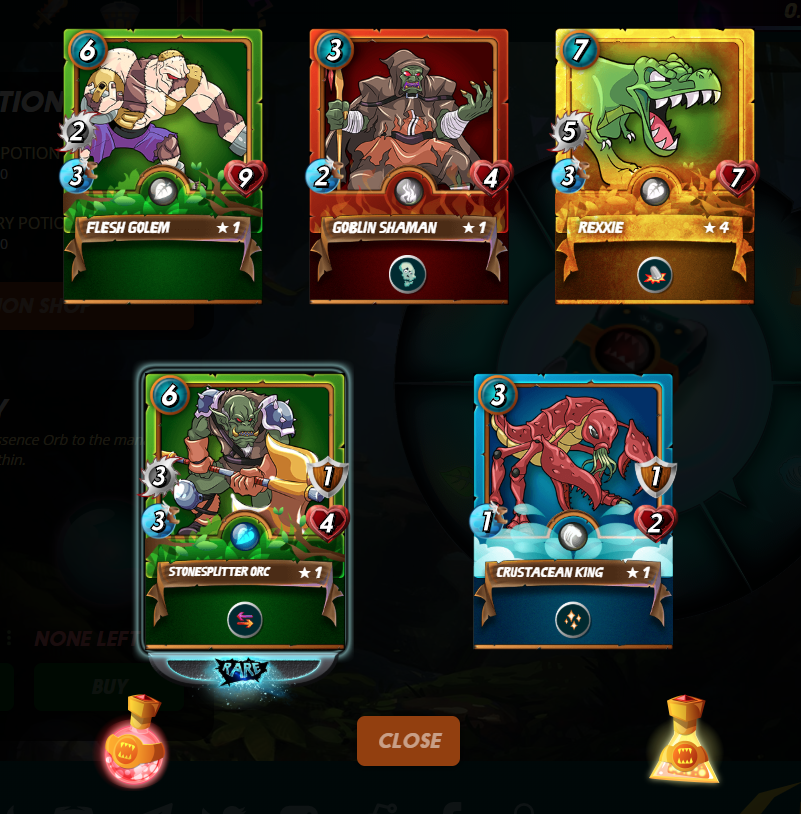801x814 pixels.
Task: Click the golden alchemy potion flask
Action: [685, 741]
